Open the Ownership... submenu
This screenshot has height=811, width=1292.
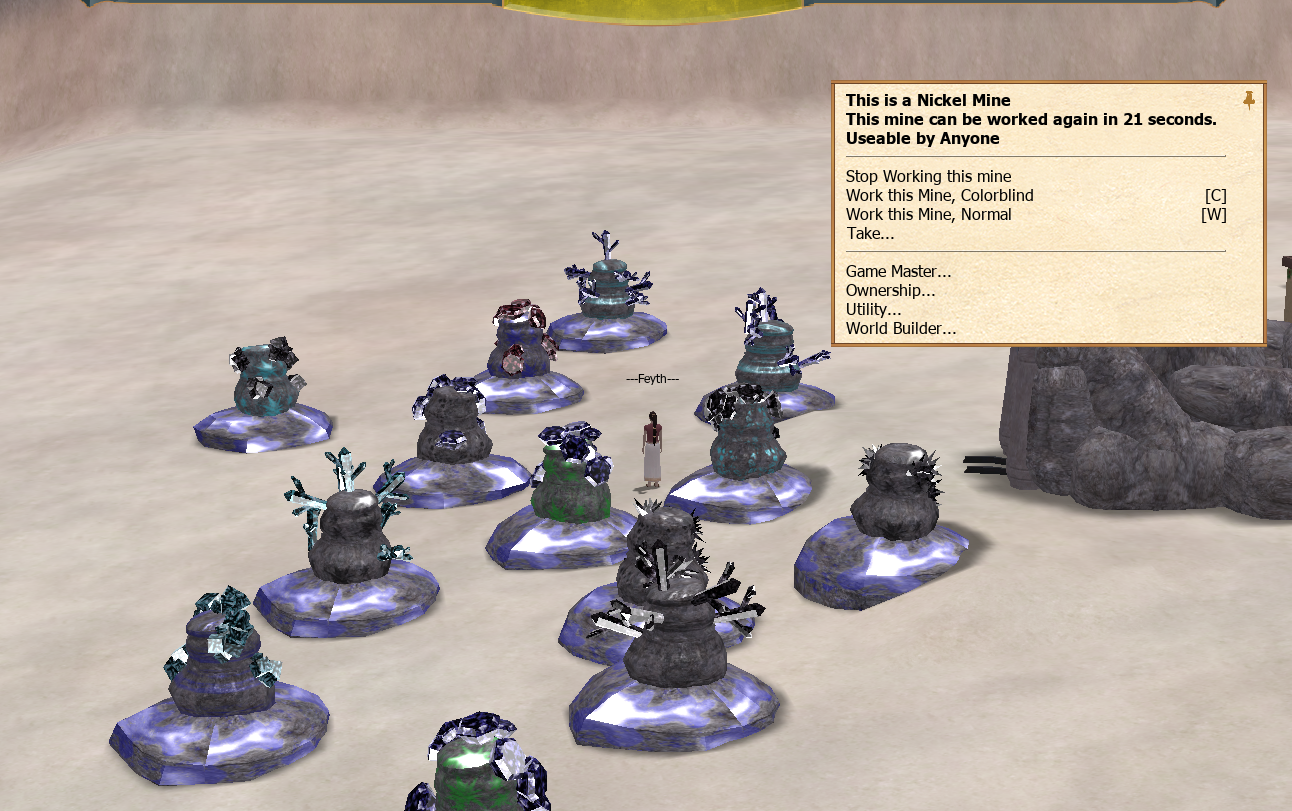click(890, 290)
